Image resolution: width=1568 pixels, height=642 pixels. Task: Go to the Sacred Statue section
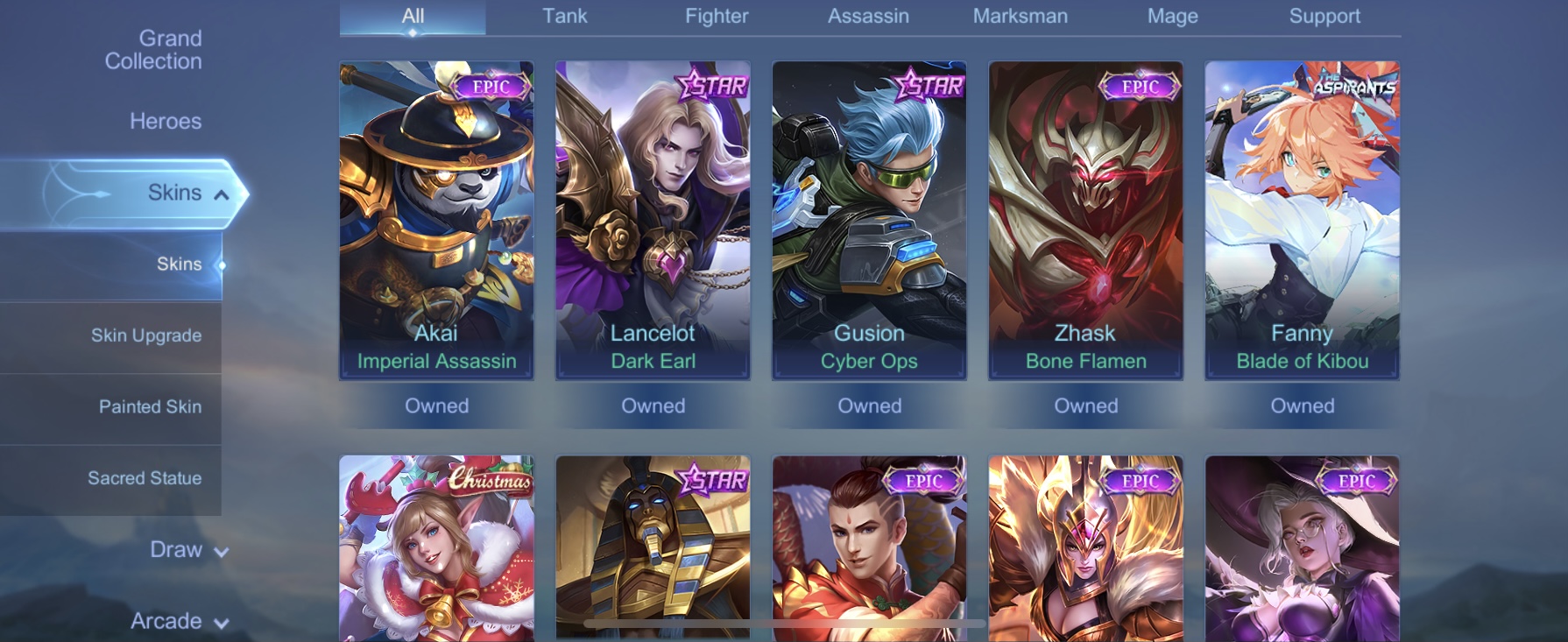click(x=145, y=478)
